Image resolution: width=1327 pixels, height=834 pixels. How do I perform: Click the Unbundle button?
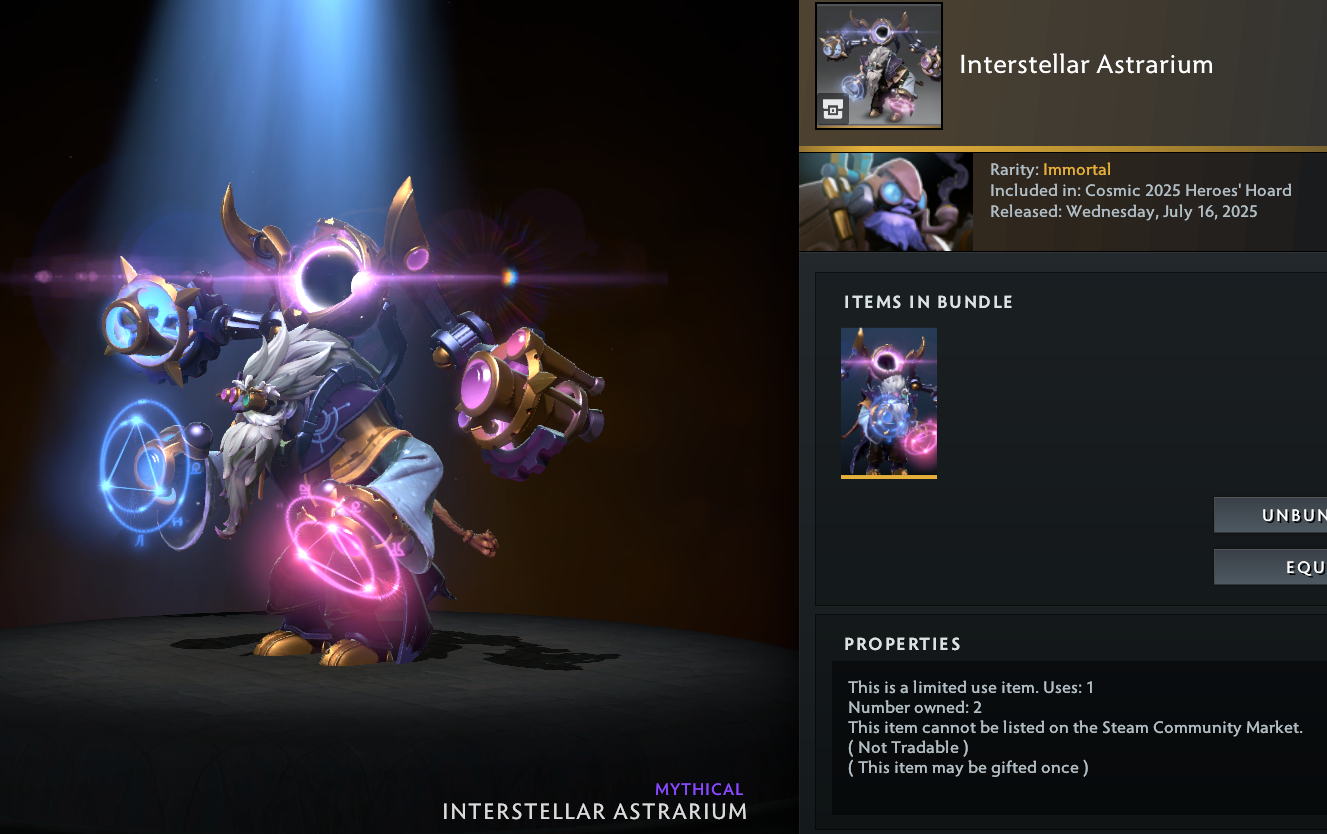[1272, 515]
